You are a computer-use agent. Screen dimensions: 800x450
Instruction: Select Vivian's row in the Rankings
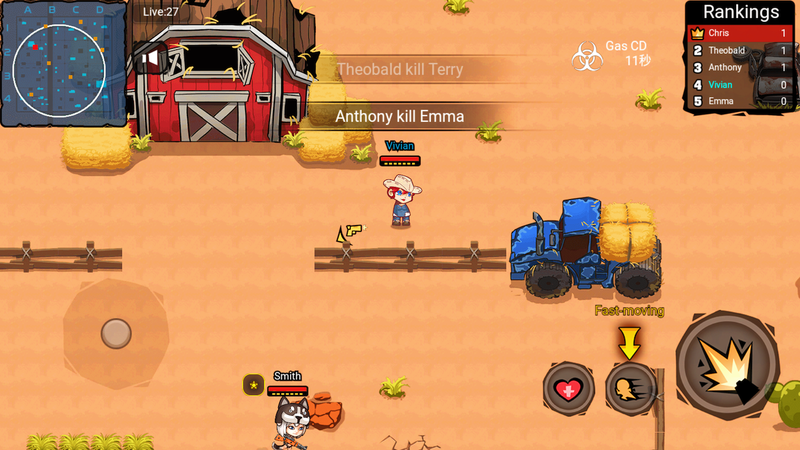pos(740,84)
